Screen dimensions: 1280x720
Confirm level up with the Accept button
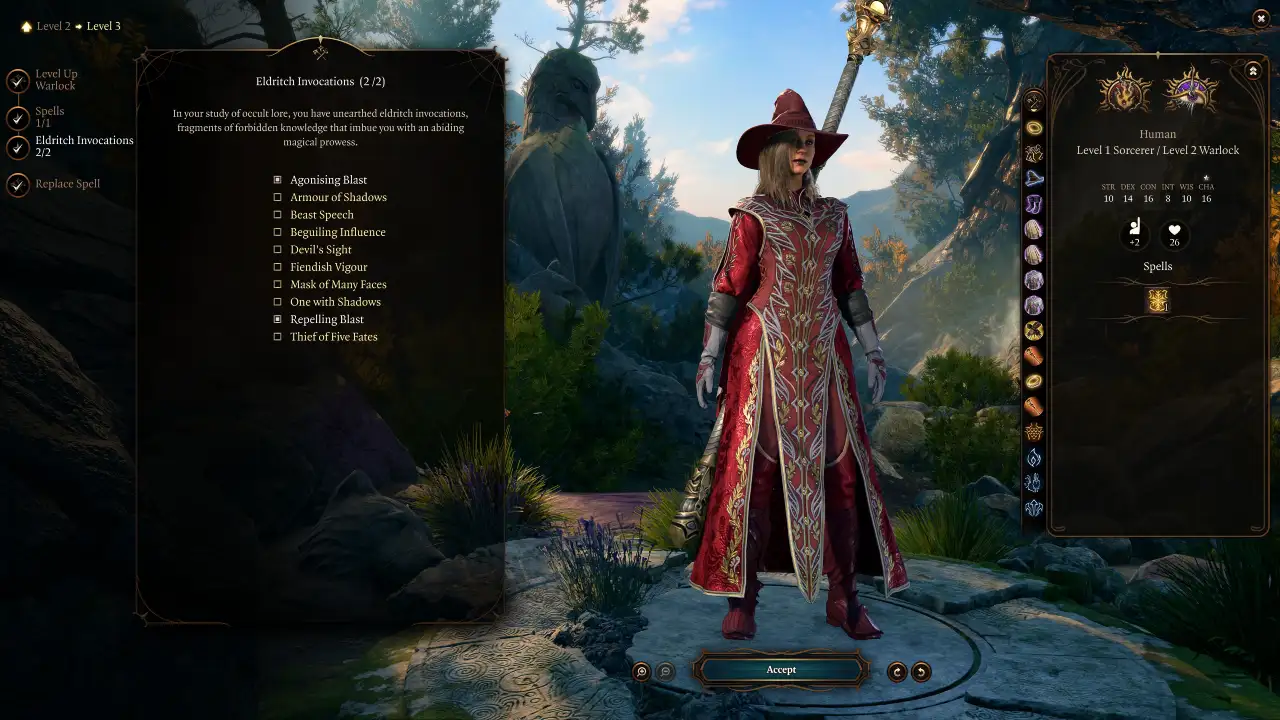[x=781, y=670]
